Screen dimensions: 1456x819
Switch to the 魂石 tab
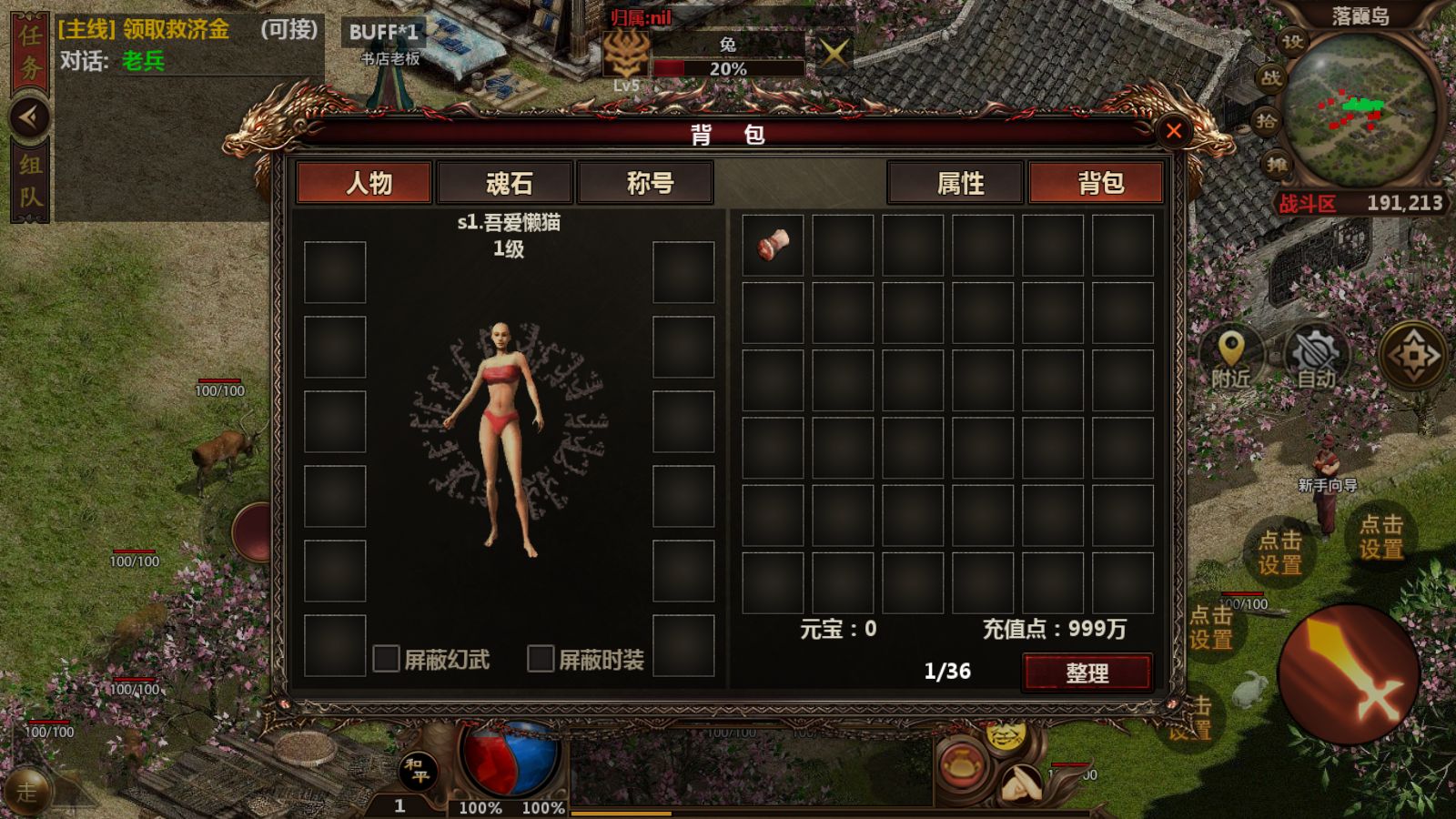(x=507, y=183)
